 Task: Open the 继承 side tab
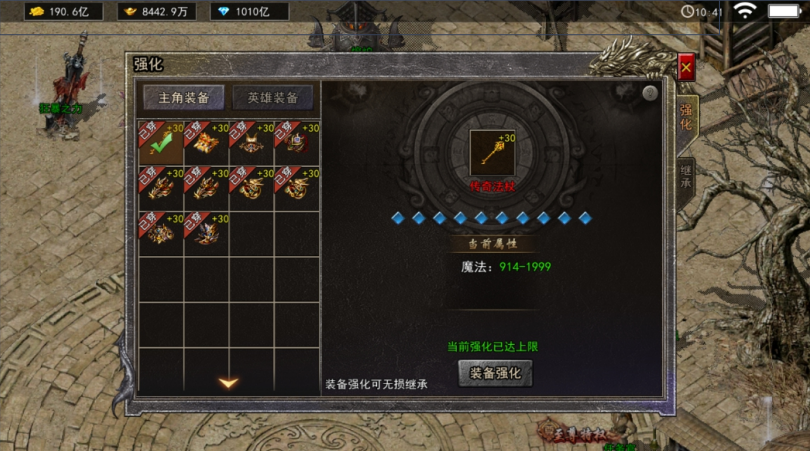point(685,181)
